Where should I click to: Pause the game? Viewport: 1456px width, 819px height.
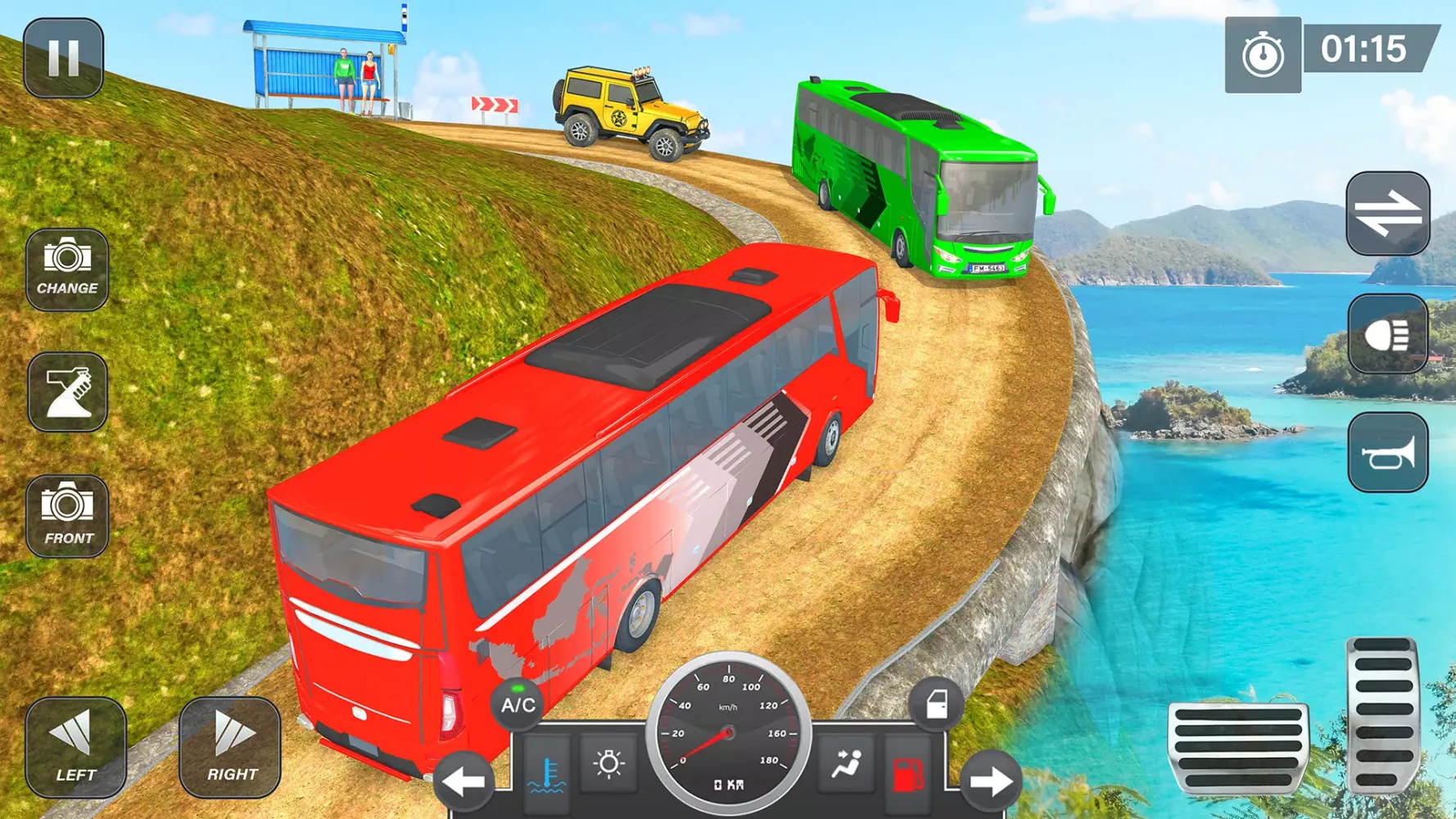click(63, 58)
